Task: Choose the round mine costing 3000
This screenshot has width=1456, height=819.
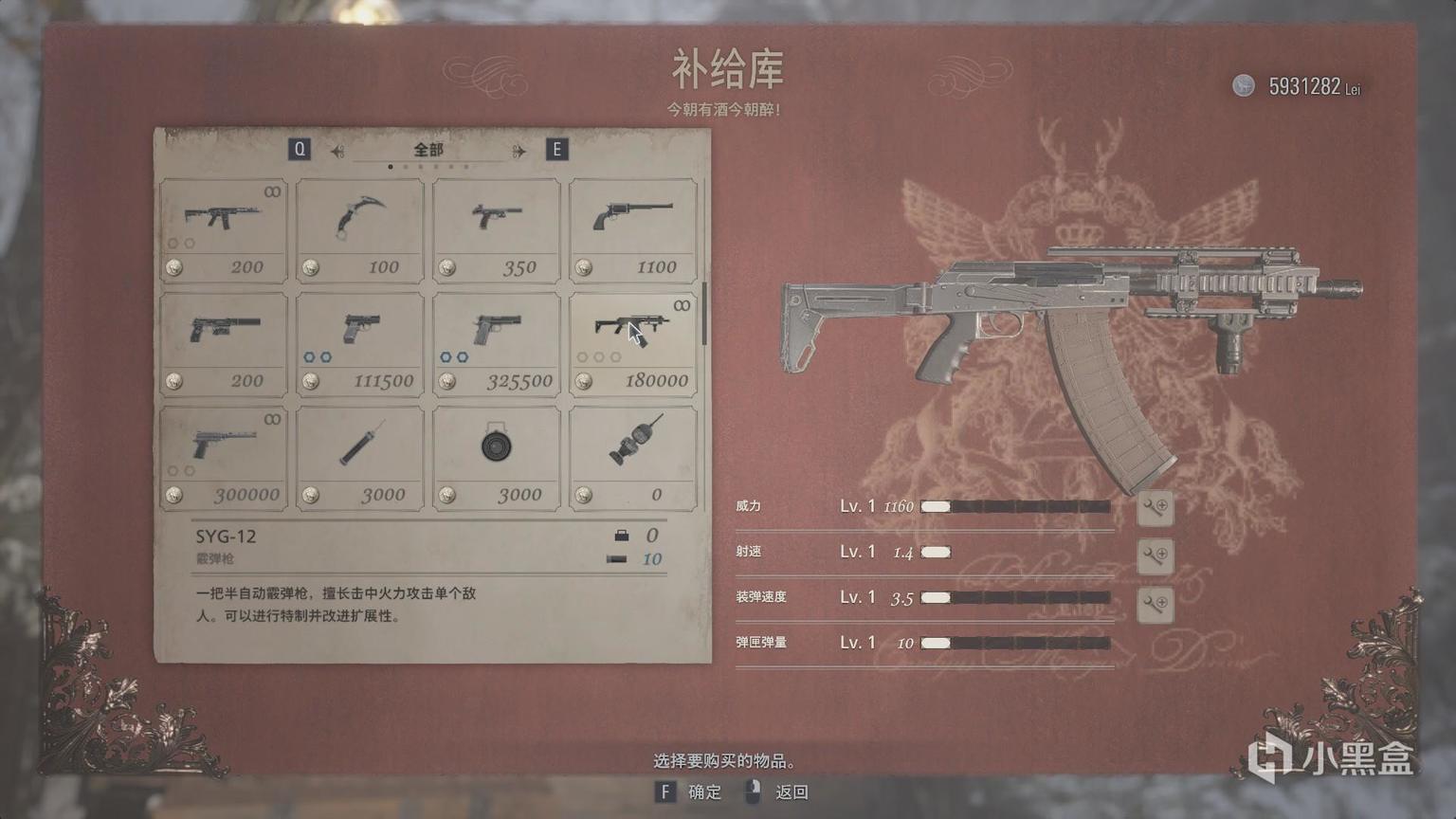Action: tap(497, 458)
